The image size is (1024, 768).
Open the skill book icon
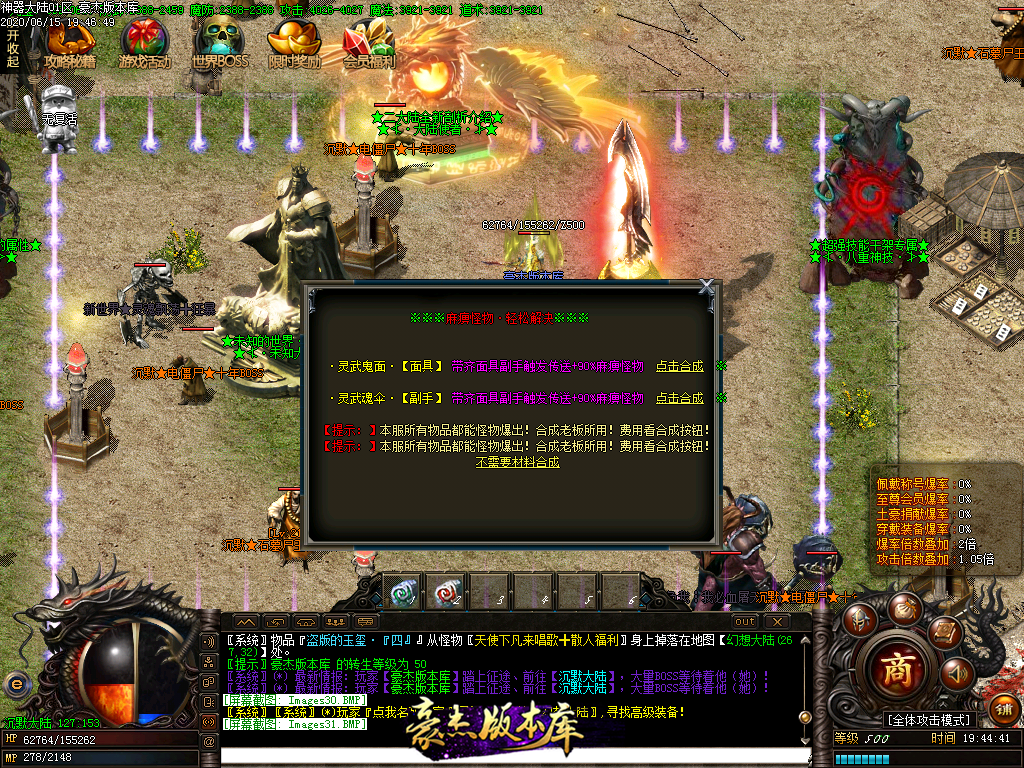pos(944,632)
